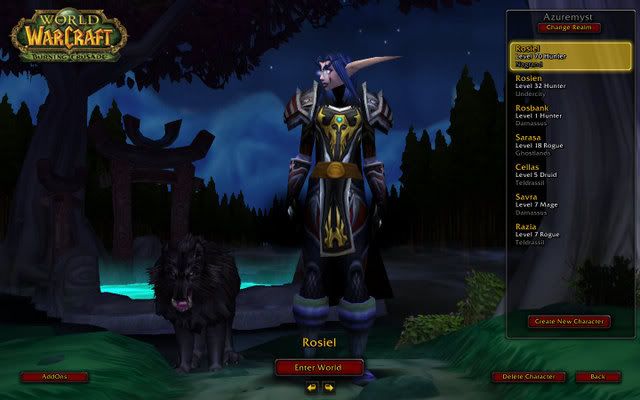Click Create New Character
The image size is (640, 400).
[x=569, y=321]
